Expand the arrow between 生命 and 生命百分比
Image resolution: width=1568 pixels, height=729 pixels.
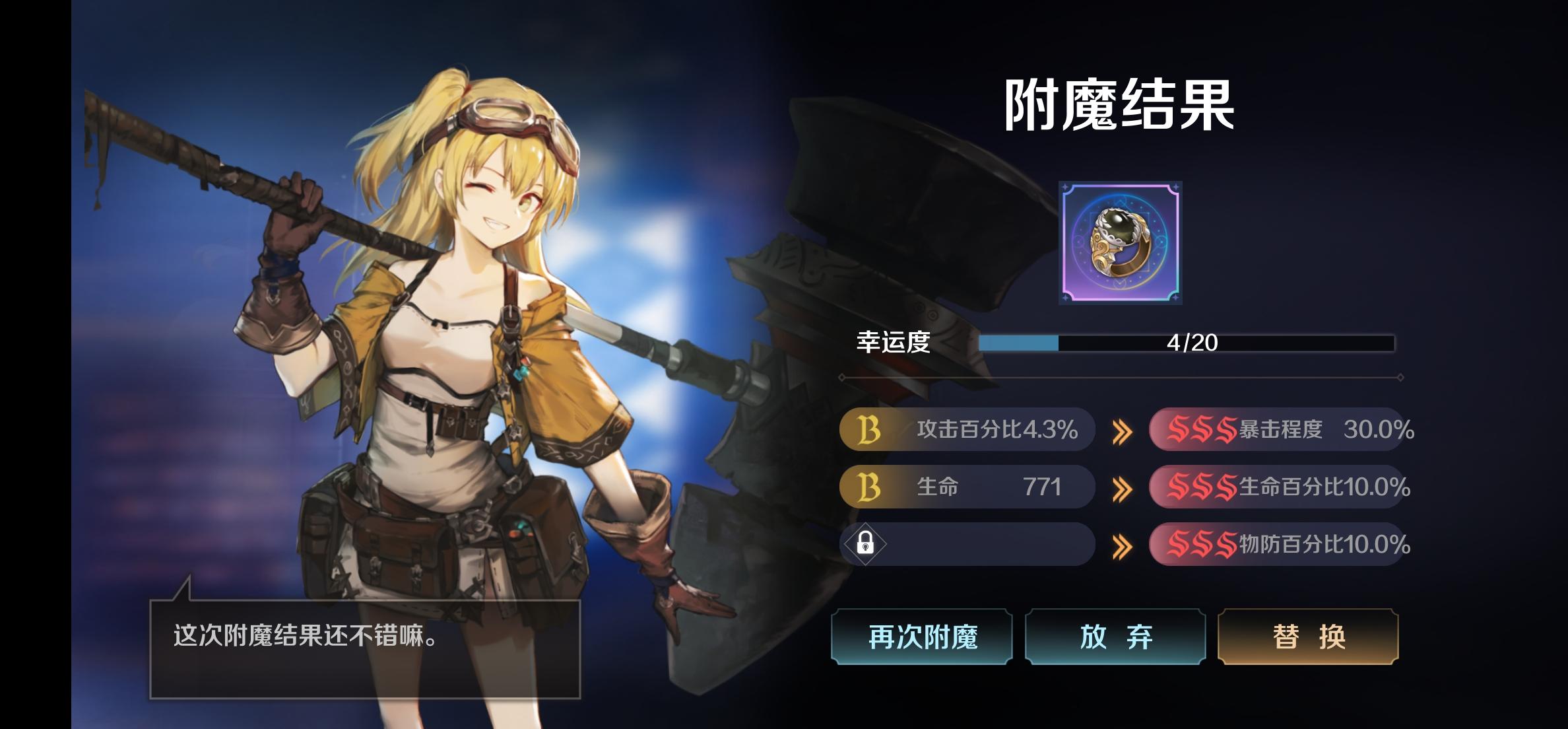tap(1122, 487)
